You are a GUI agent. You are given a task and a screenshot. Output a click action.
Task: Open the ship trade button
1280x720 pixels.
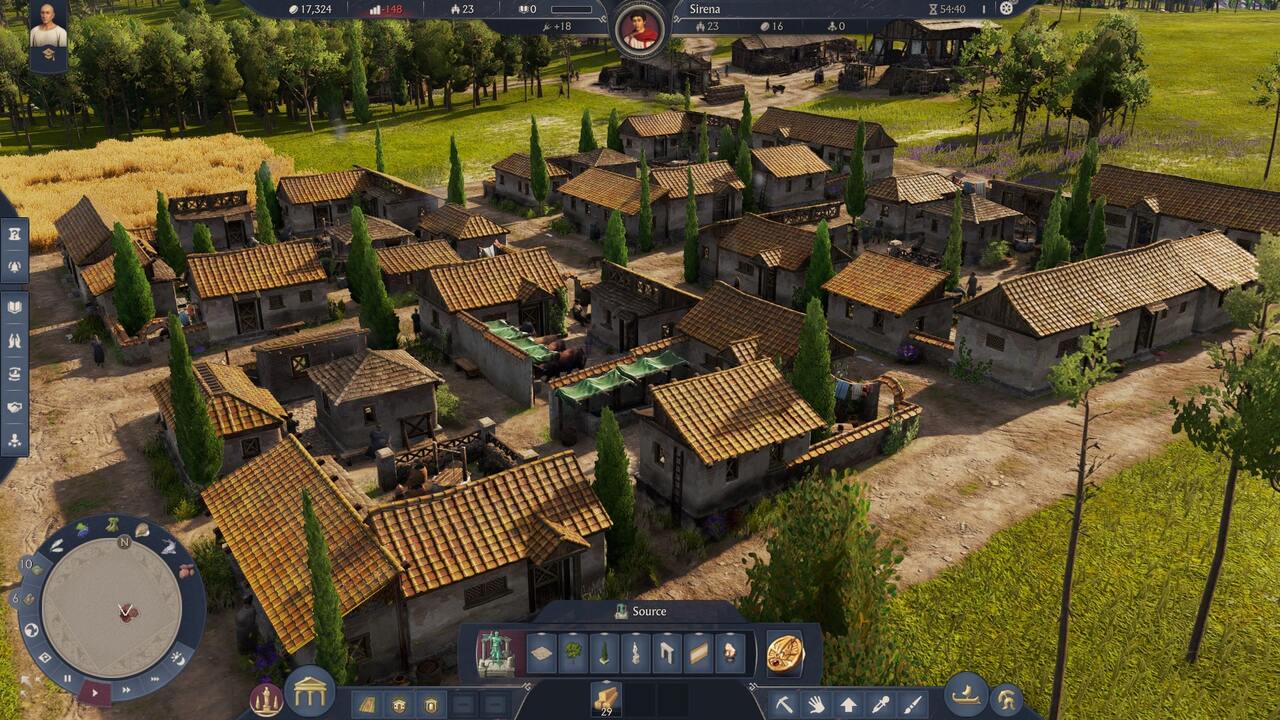(x=965, y=694)
